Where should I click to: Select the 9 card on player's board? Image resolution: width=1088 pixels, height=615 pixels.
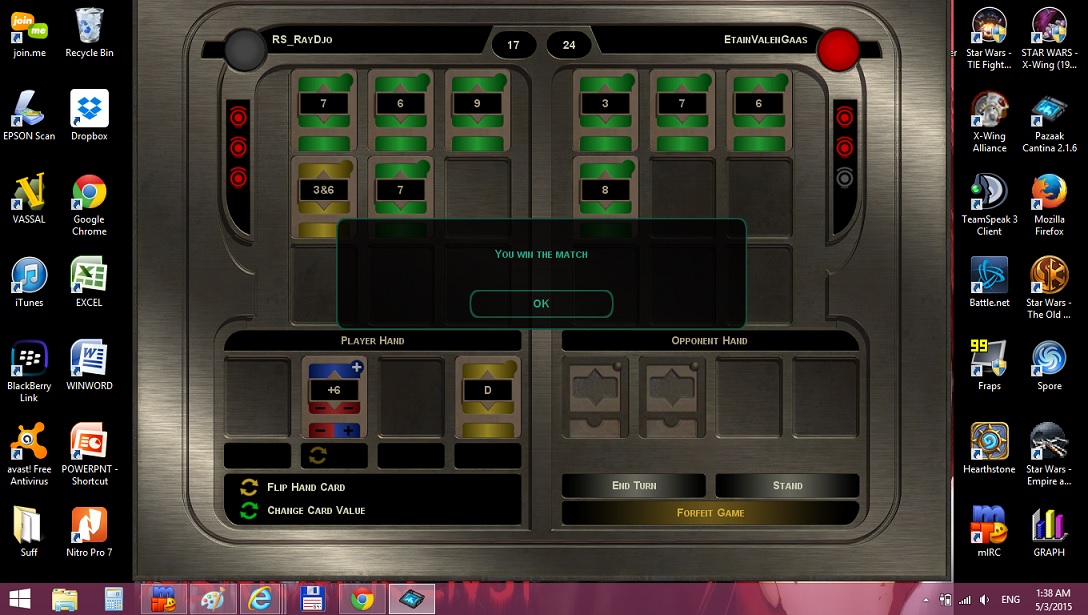click(x=477, y=104)
